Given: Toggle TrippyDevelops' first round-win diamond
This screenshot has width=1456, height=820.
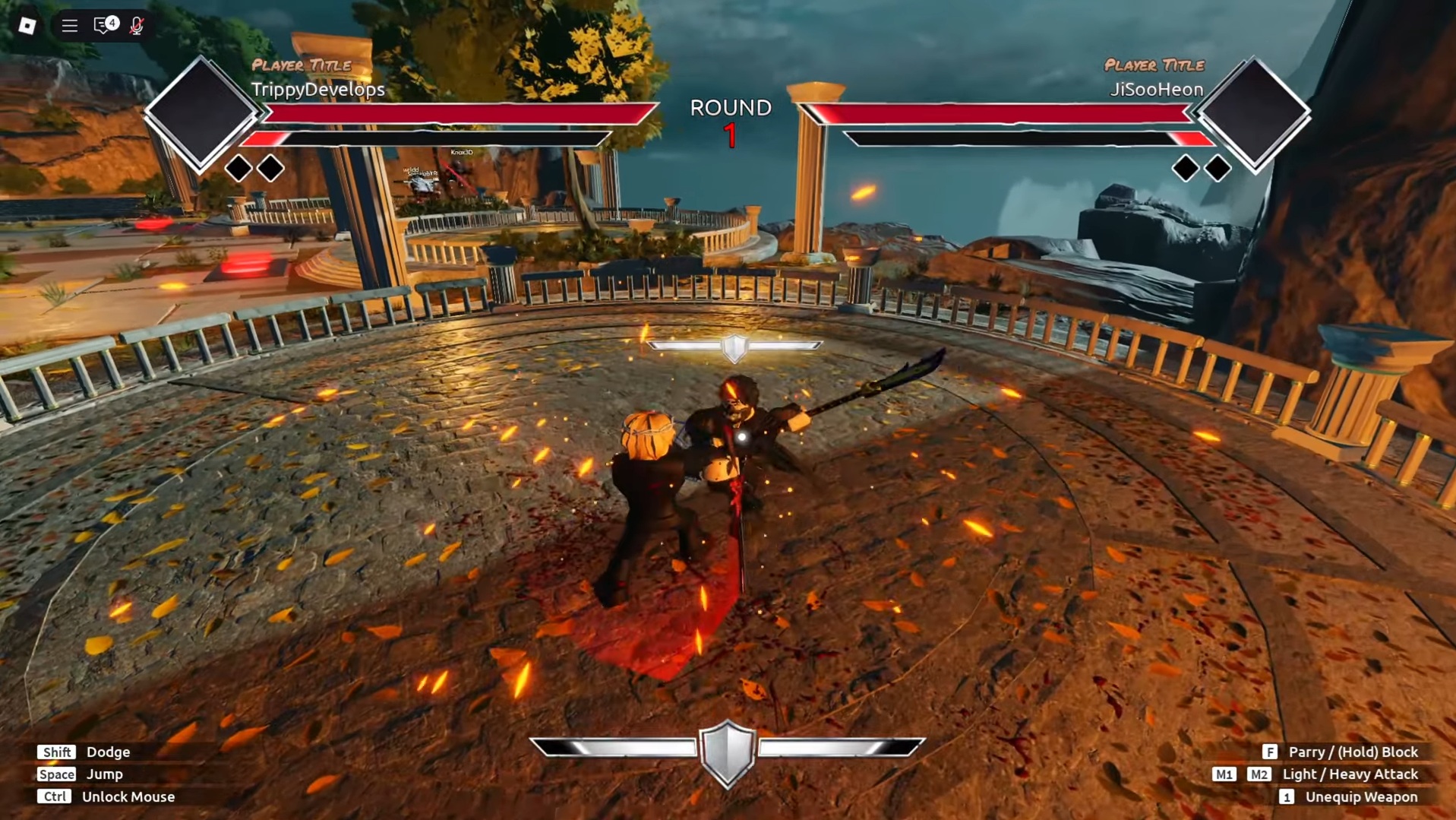Looking at the screenshot, I should pyautogui.click(x=240, y=166).
